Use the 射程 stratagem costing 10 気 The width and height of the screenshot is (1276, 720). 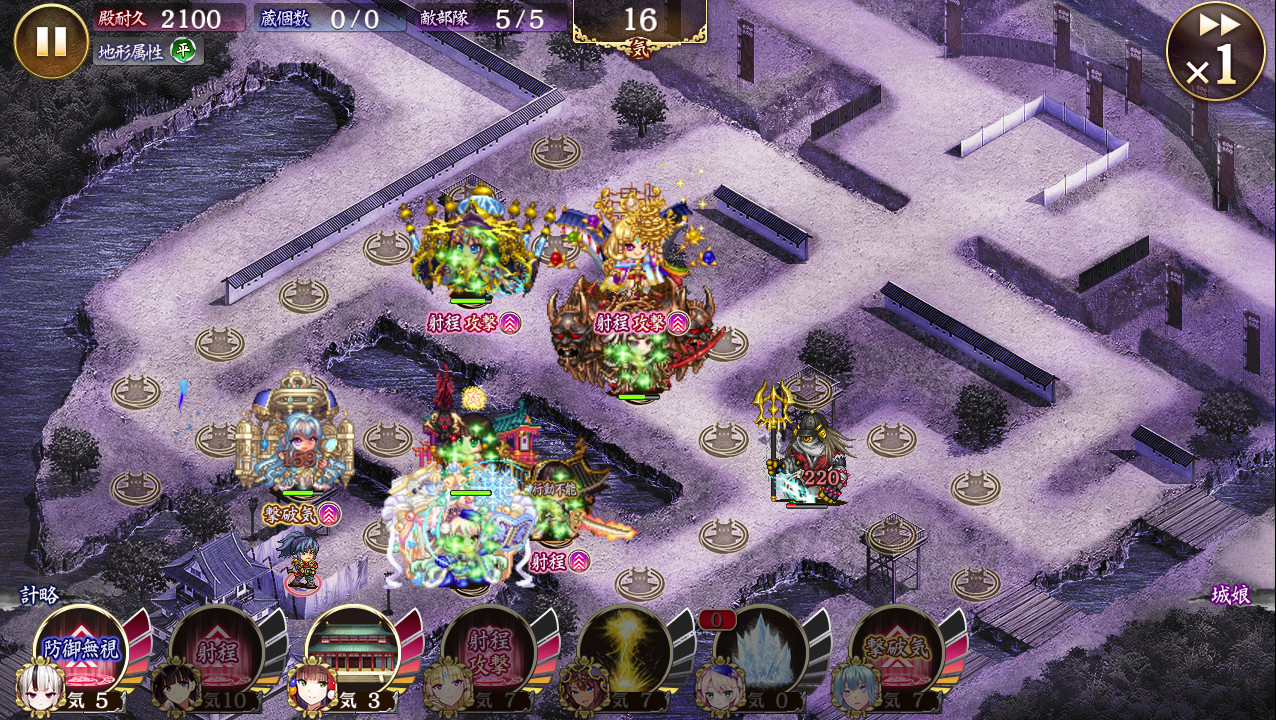point(217,652)
